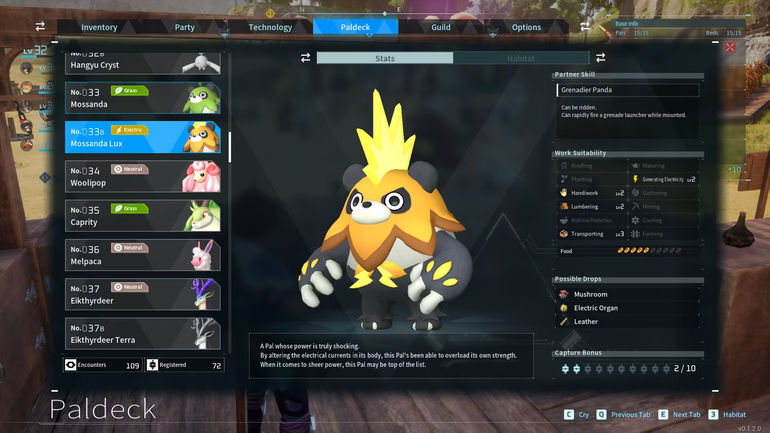770x433 pixels.
Task: Switch to the Habitat page
Action: pyautogui.click(x=521, y=58)
